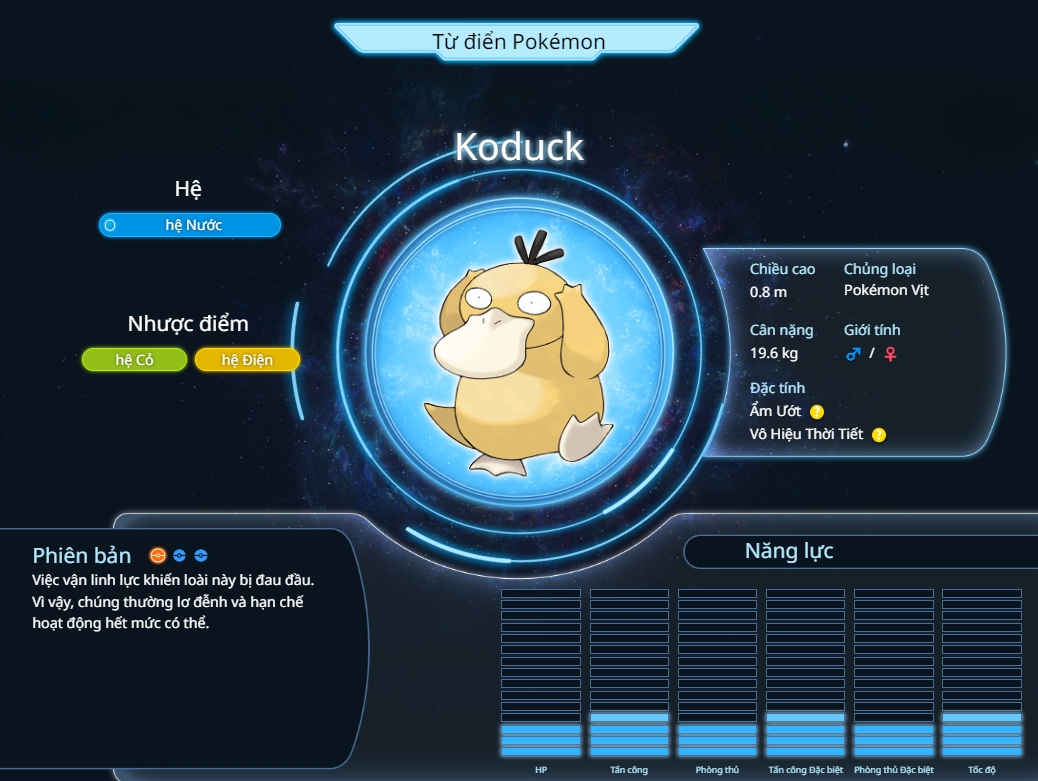Viewport: 1038px width, 781px height.
Task: Open the hệ Cỏ weakness type
Action: pos(134,360)
